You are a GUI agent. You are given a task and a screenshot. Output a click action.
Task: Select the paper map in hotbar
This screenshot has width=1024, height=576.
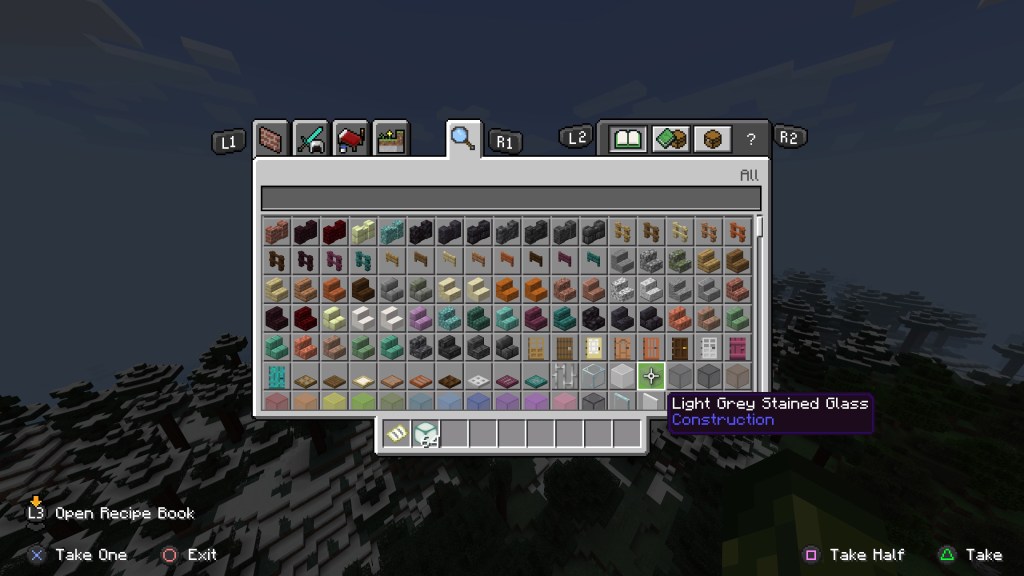pos(397,434)
